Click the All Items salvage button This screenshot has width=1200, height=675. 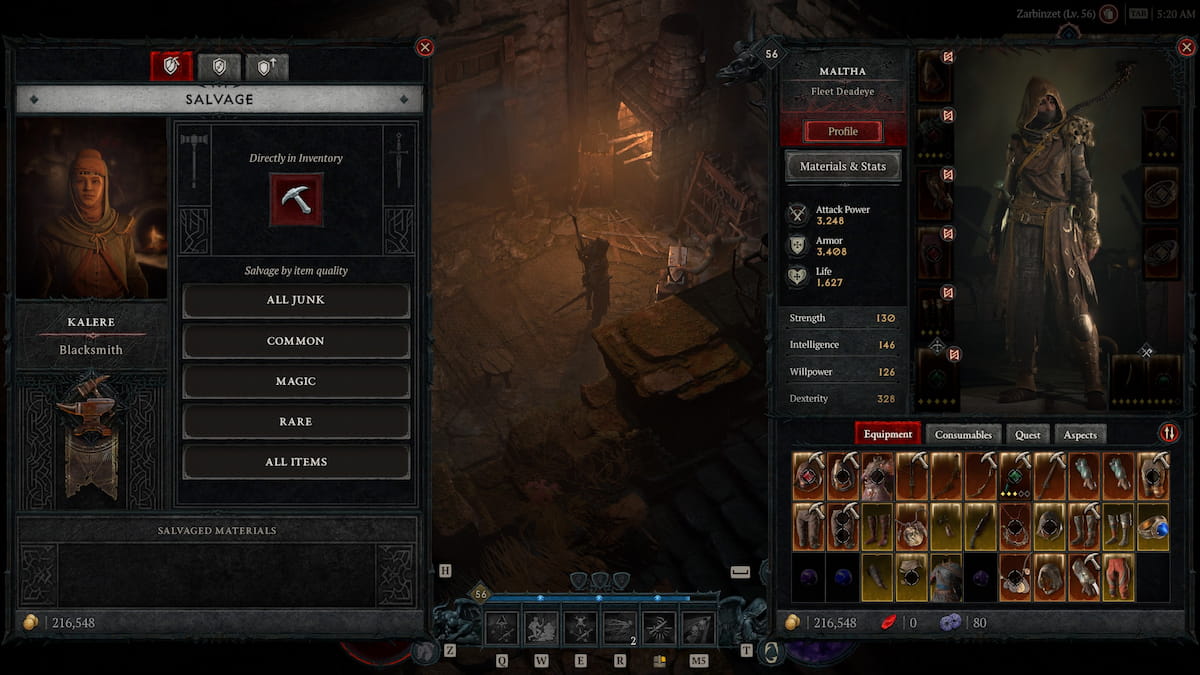point(296,462)
